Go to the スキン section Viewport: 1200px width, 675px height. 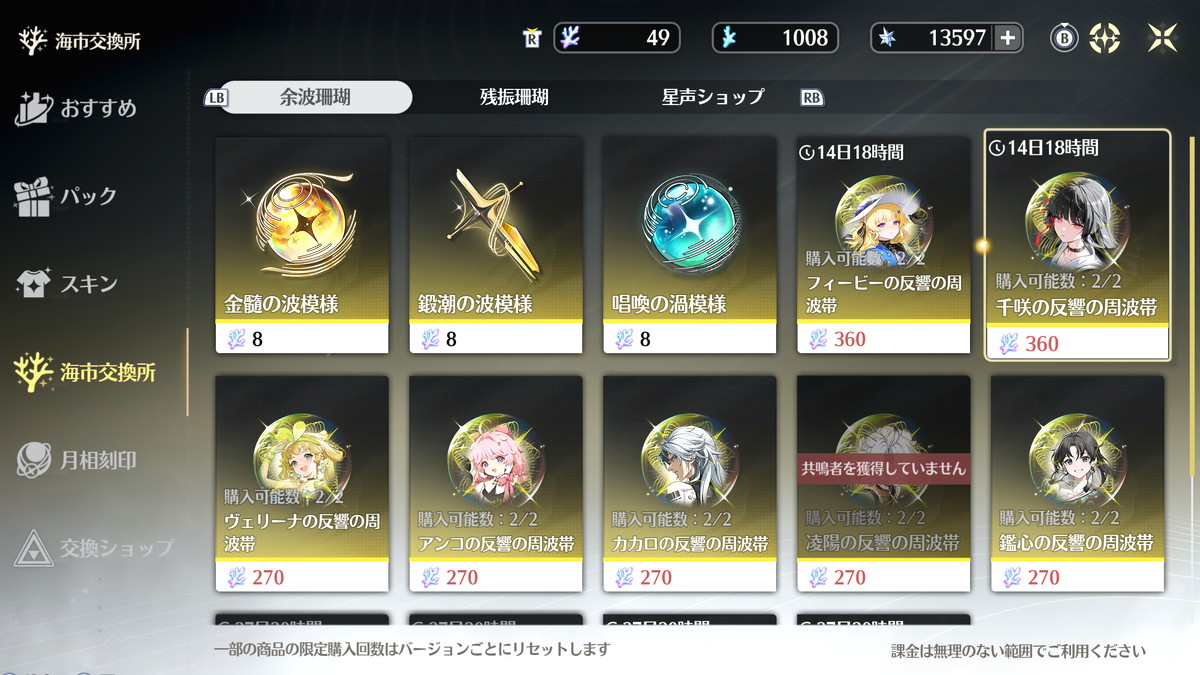68,284
